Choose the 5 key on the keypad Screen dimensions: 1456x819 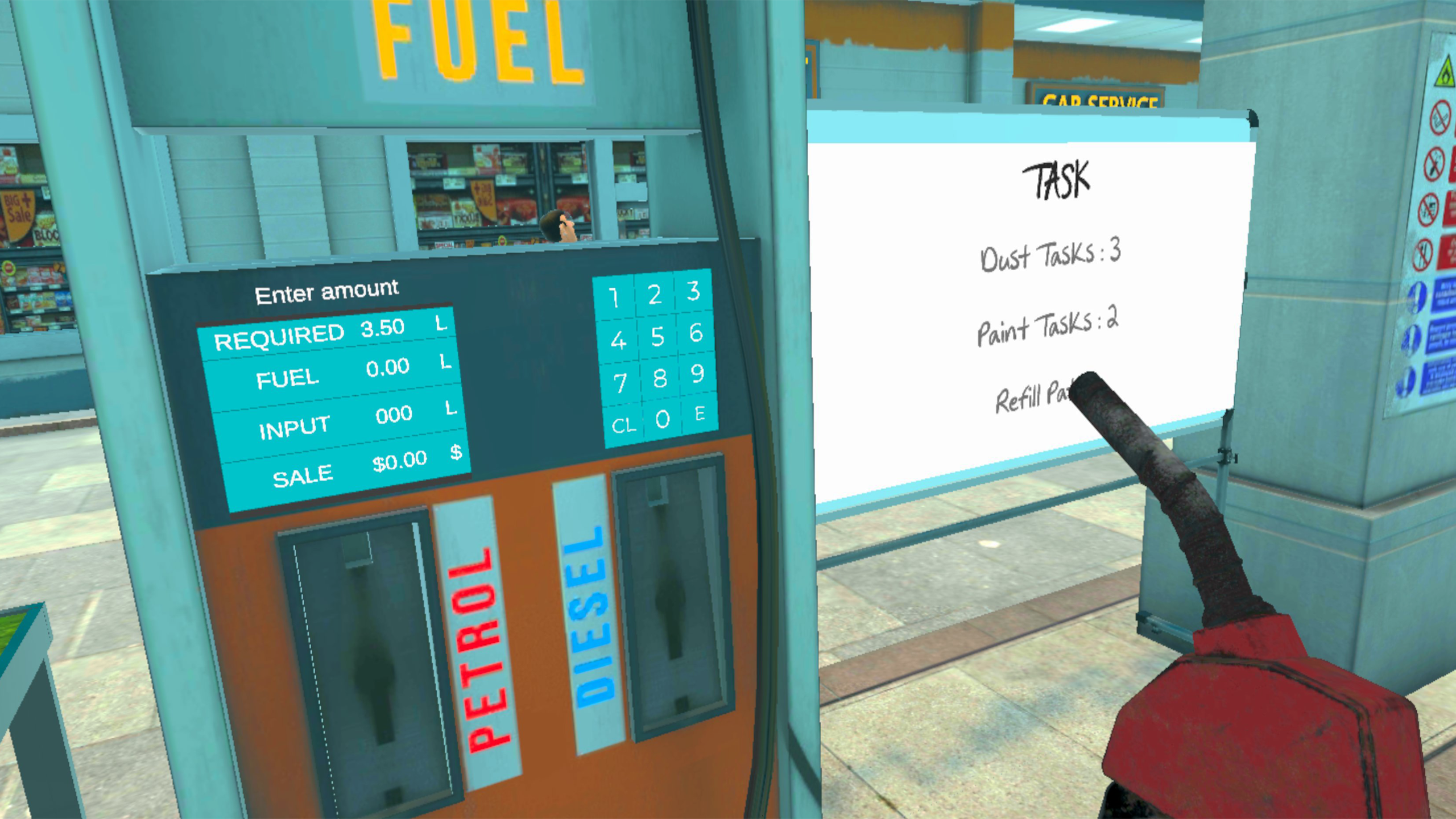(657, 337)
